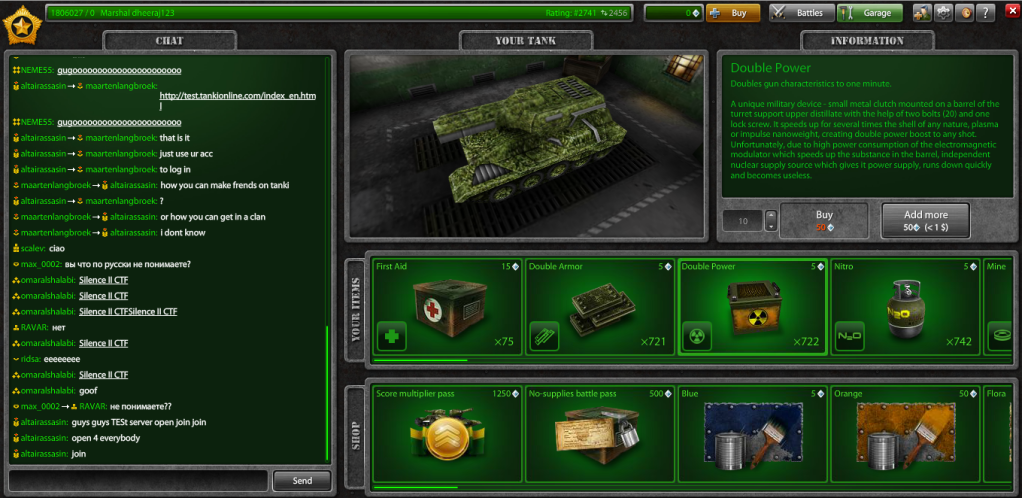This screenshot has width=1022, height=498.
Task: Select the Double Armor item card
Action: 599,307
